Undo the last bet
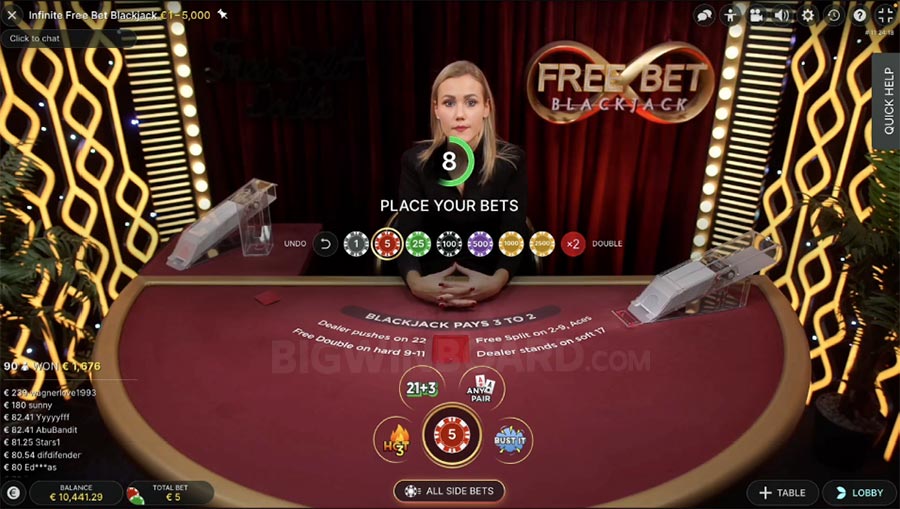The width and height of the screenshot is (900, 509). [325, 243]
